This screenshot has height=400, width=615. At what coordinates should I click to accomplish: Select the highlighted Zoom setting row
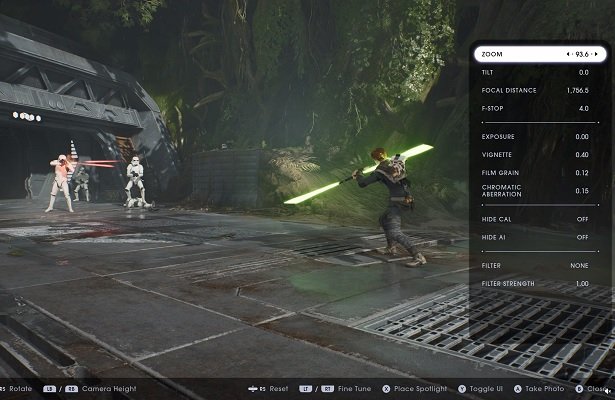click(x=540, y=54)
